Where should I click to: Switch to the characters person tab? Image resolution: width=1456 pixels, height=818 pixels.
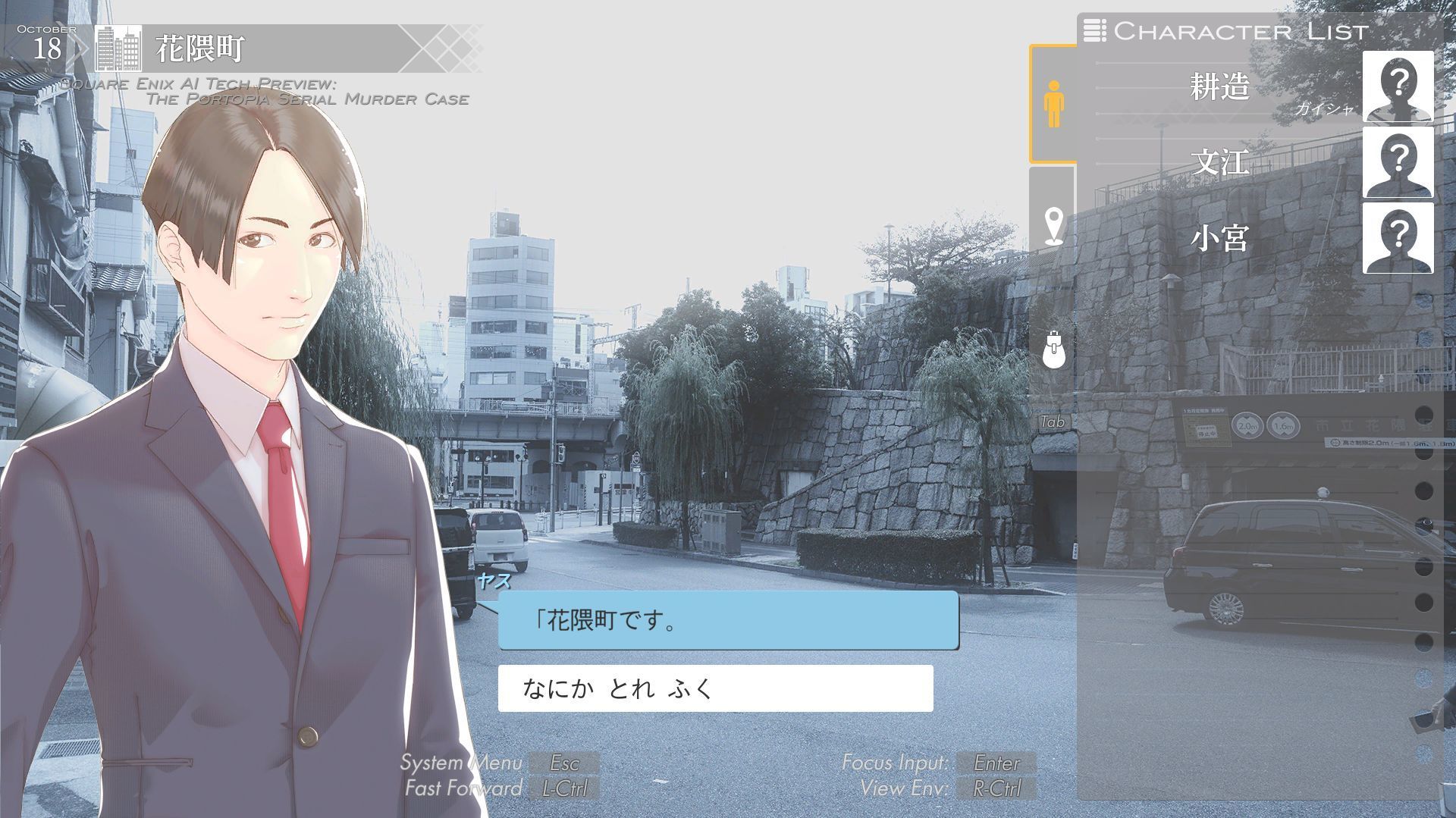tap(1053, 104)
